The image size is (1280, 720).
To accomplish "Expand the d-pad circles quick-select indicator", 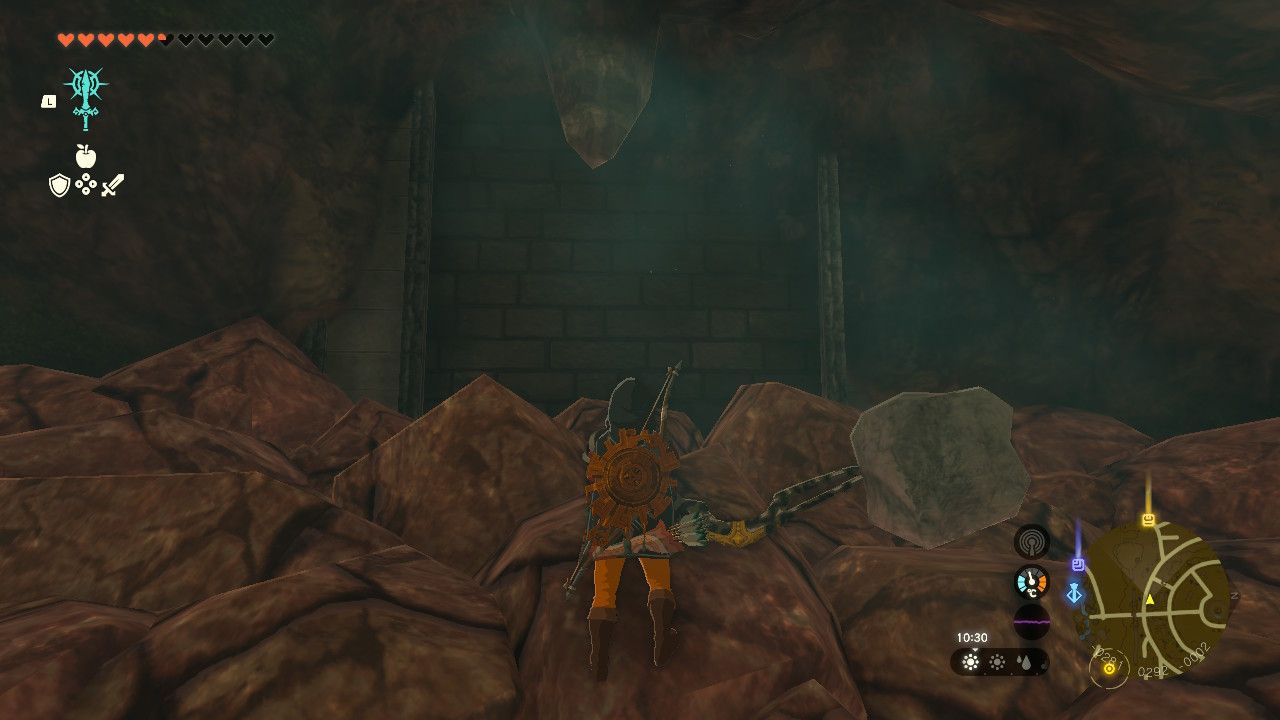I will click(86, 183).
